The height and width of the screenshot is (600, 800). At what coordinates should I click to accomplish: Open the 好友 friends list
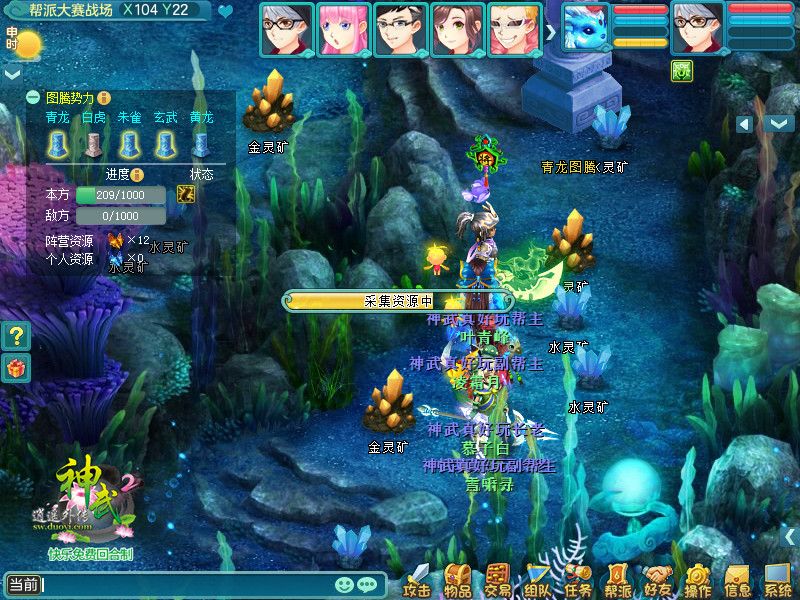(658, 580)
